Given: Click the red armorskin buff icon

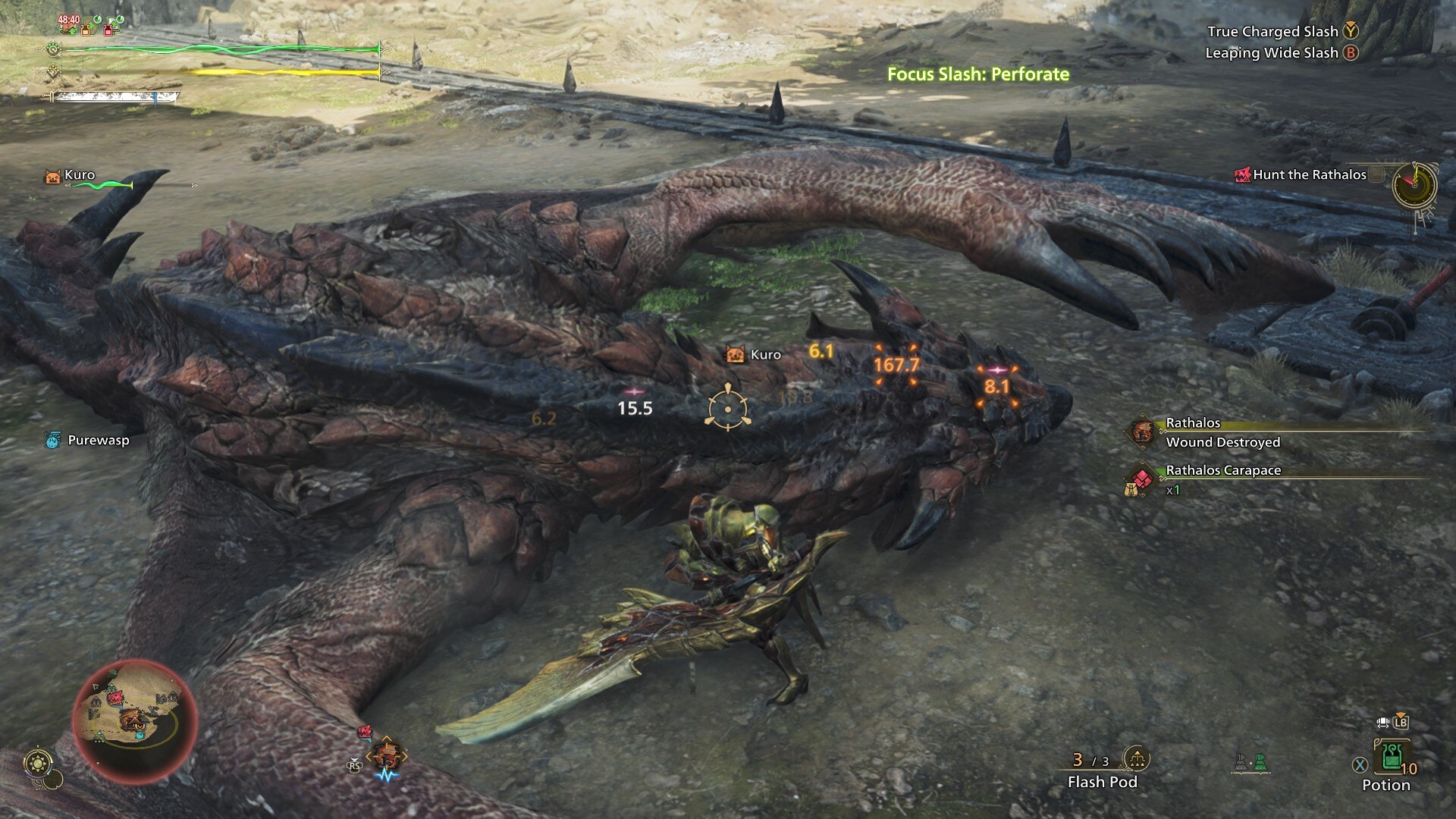Looking at the screenshot, I should pos(111,28).
